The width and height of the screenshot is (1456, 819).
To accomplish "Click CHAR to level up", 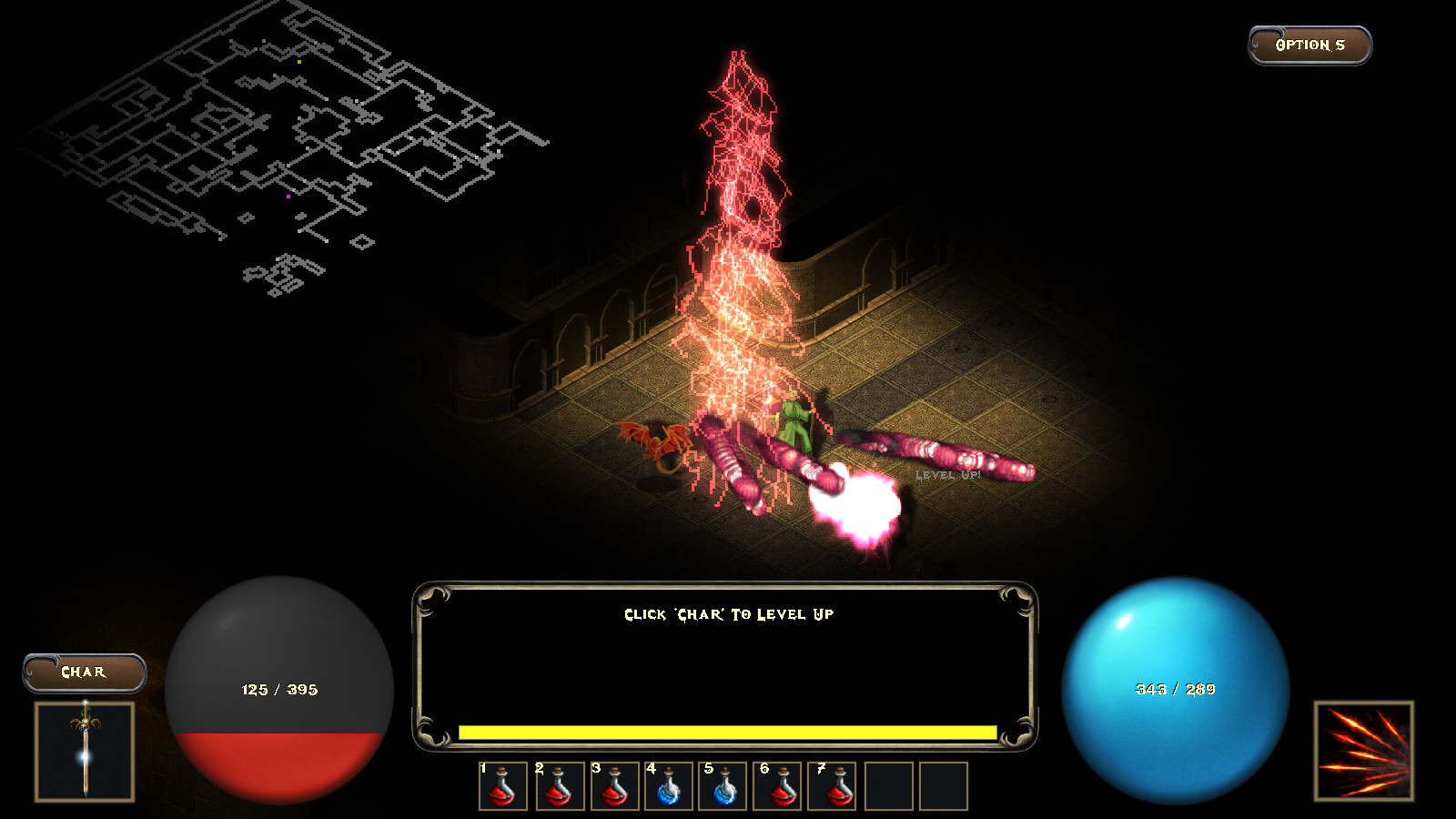I will point(85,672).
